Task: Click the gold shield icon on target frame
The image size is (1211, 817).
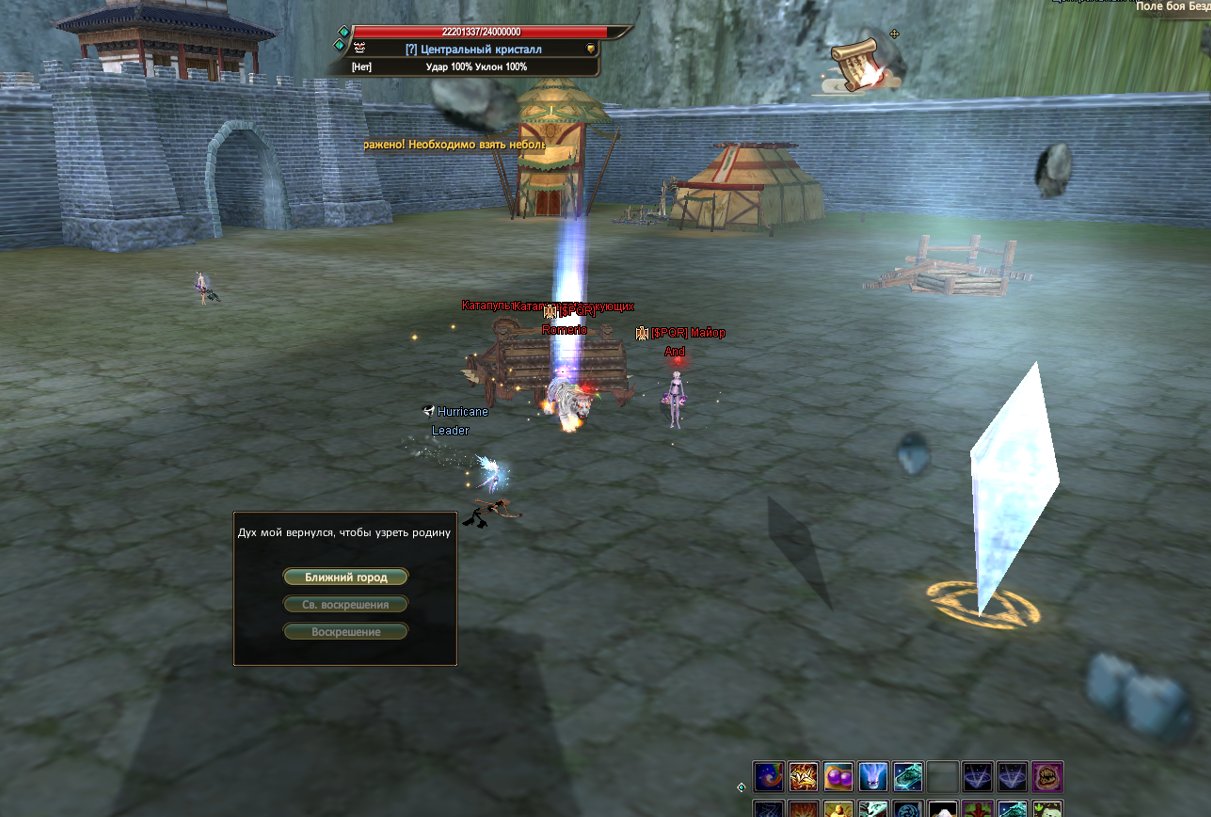Action: (x=591, y=48)
